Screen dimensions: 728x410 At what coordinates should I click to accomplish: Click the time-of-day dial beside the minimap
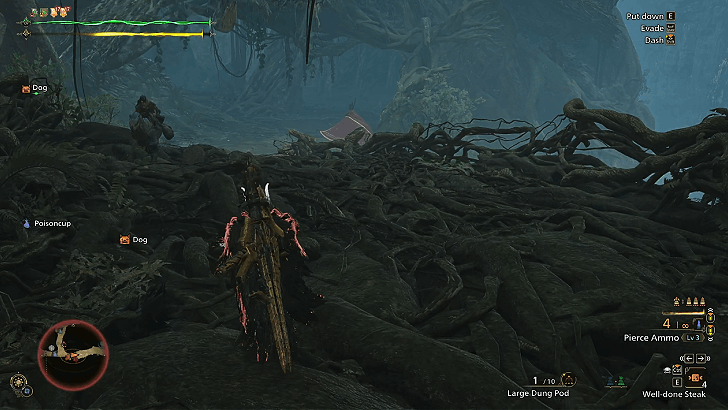(19, 381)
